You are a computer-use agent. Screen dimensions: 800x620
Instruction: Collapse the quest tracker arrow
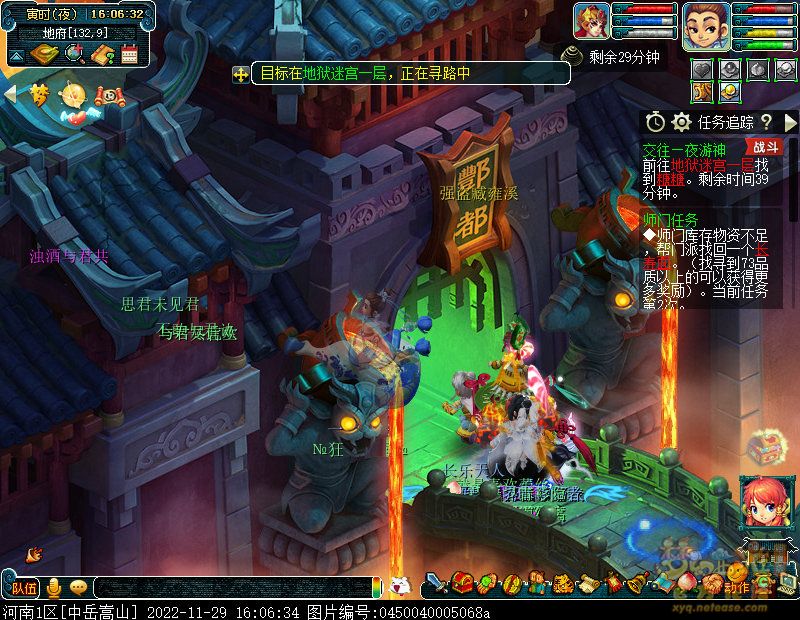pos(790,122)
